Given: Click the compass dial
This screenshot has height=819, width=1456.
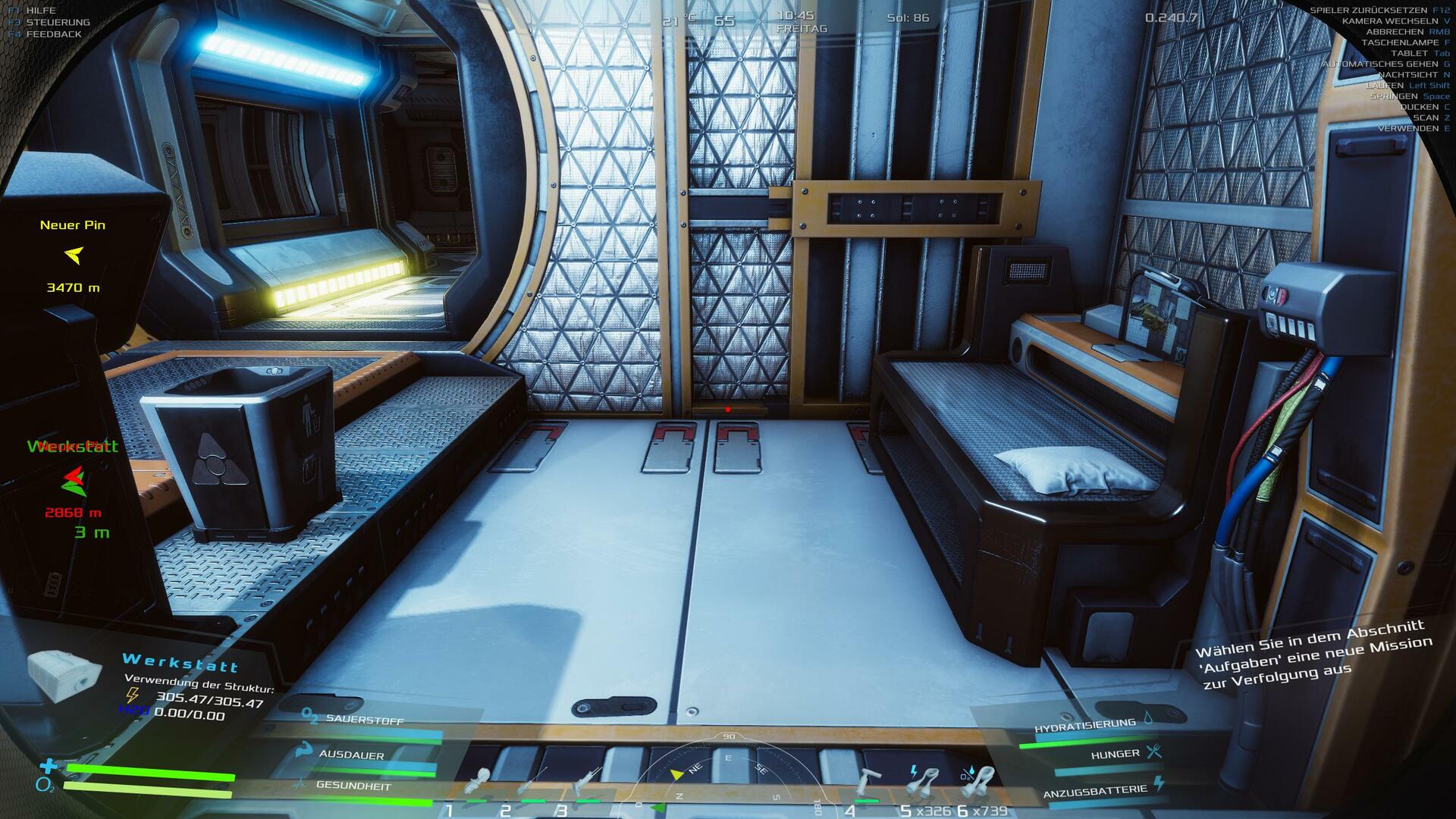Looking at the screenshot, I should (728, 773).
